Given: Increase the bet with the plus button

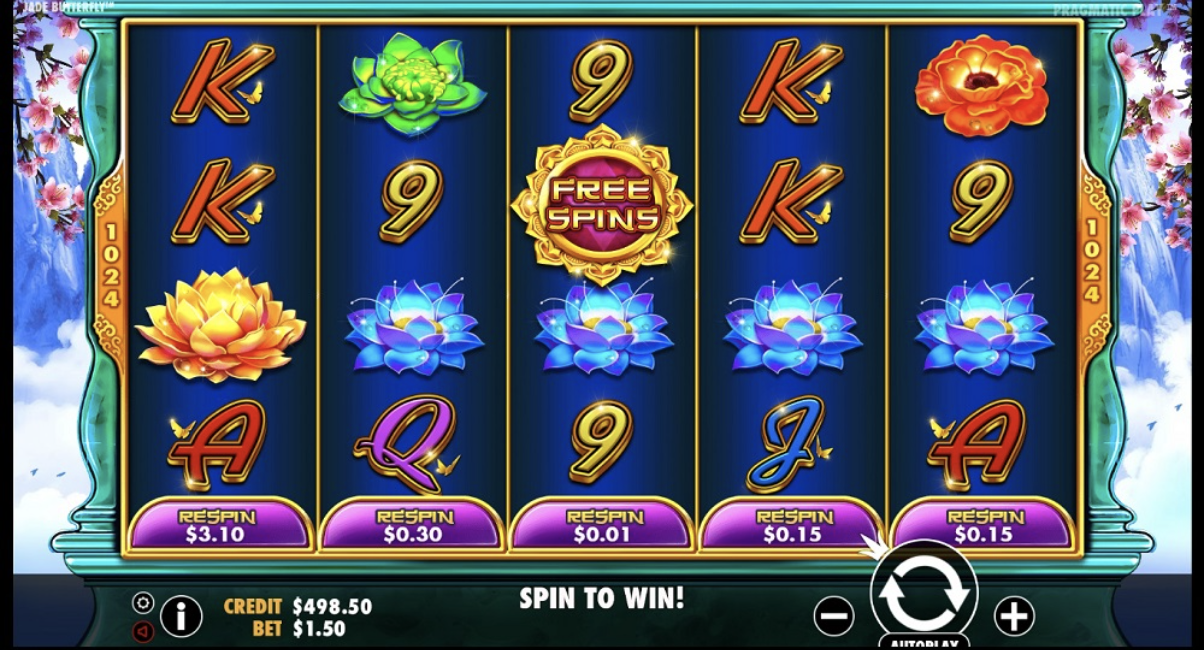Looking at the screenshot, I should tap(1013, 616).
